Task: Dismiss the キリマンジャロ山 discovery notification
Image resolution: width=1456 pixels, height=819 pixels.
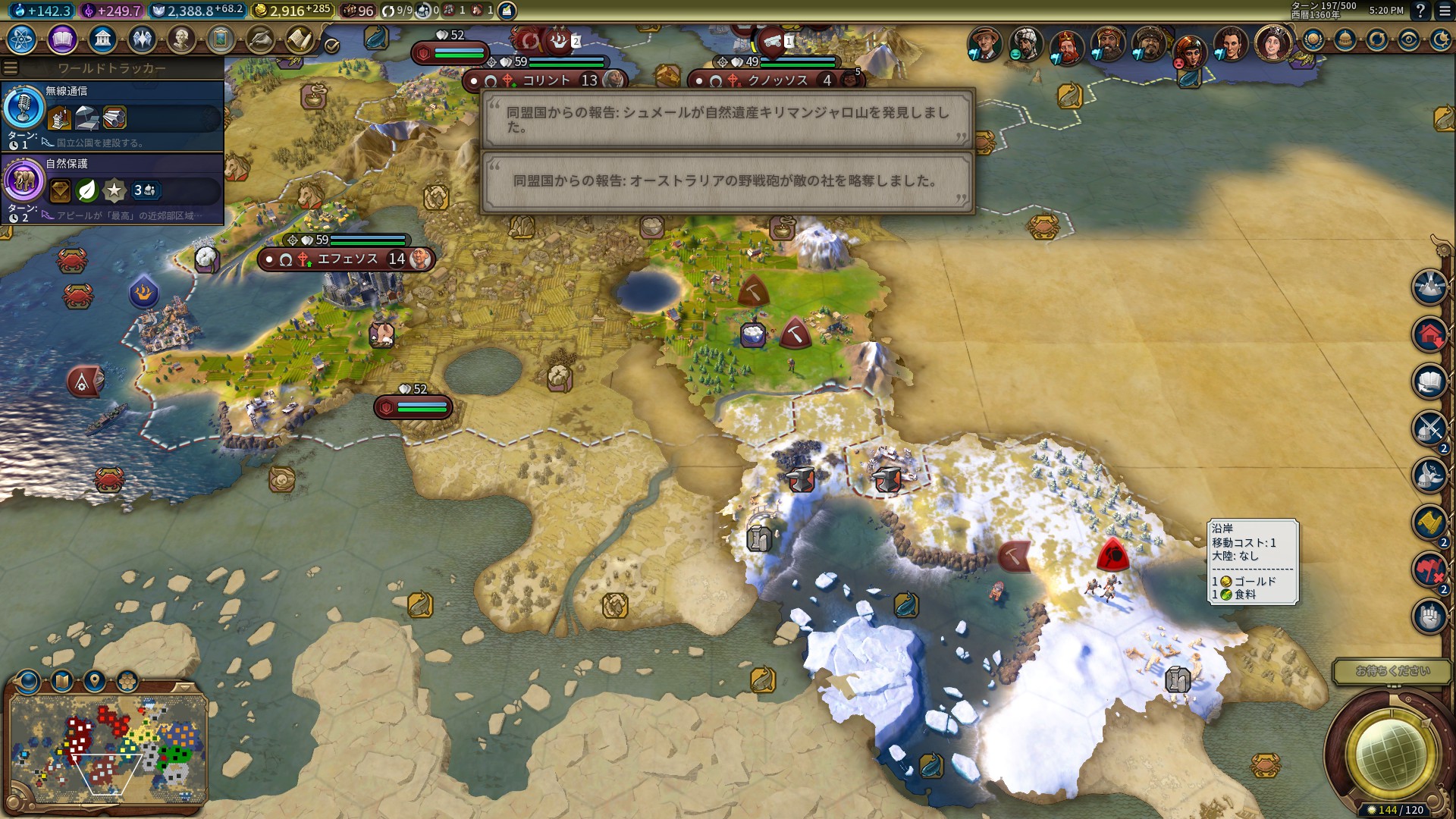Action: 727,120
